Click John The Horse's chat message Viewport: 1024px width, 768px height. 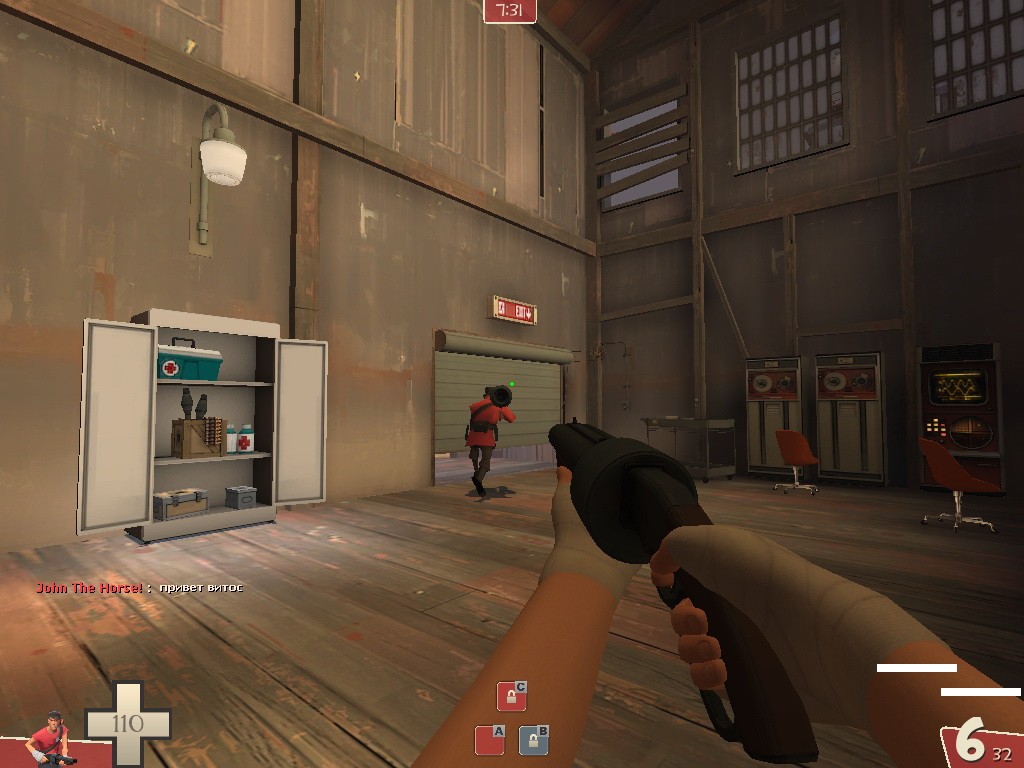coord(140,587)
